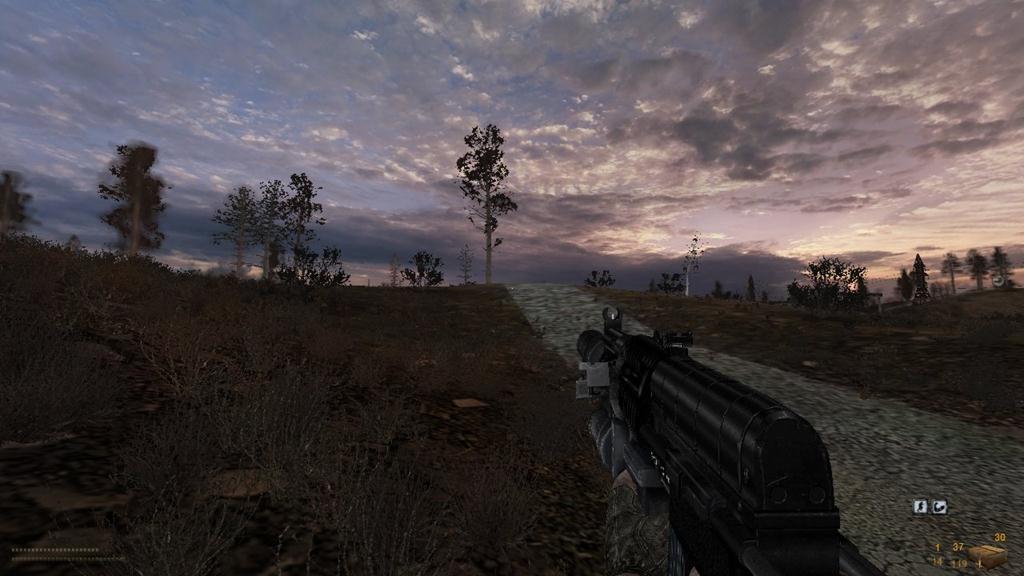Select the ammo box icon

click(x=986, y=555)
